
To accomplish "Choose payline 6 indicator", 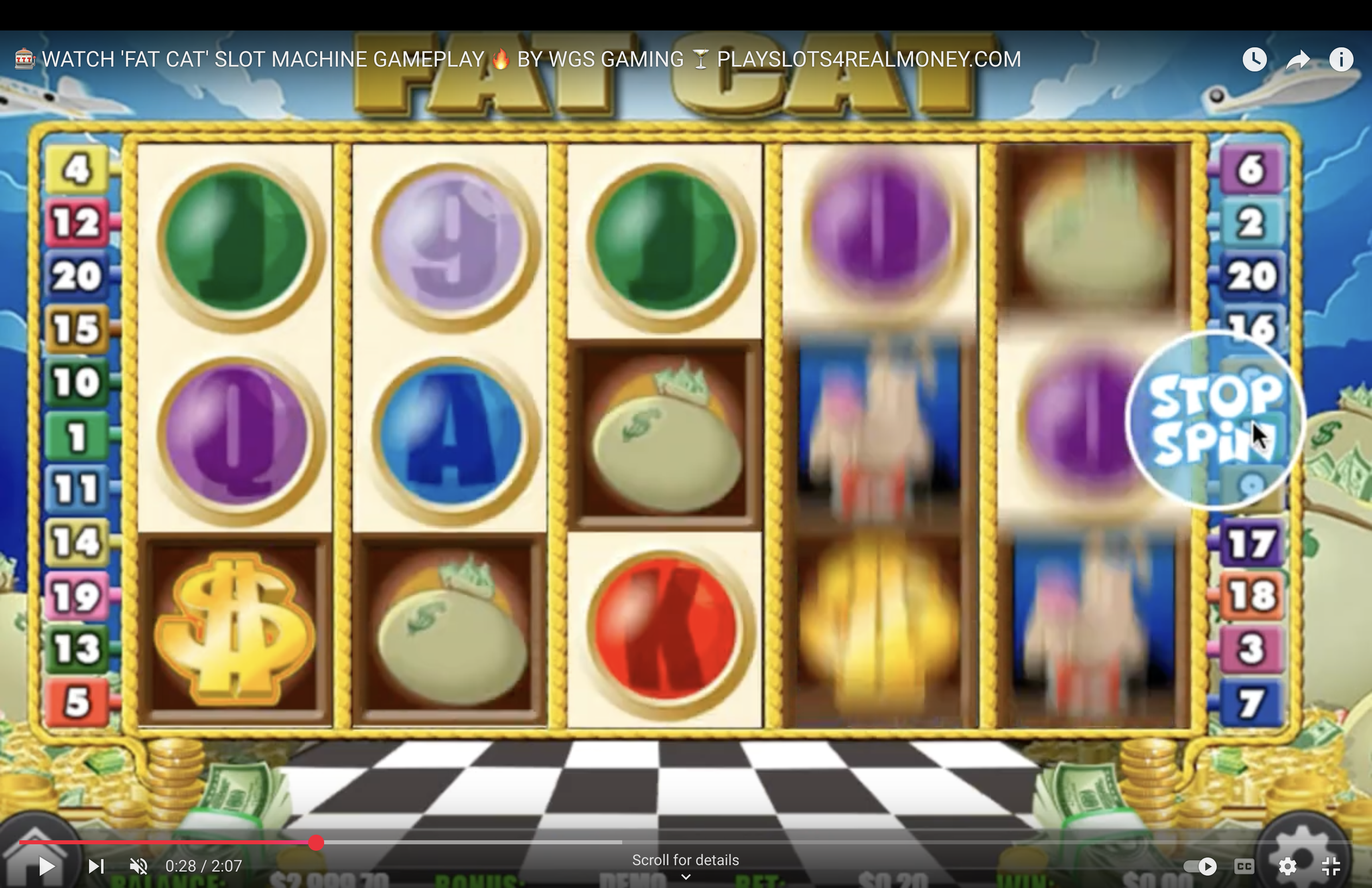I will tap(1250, 169).
